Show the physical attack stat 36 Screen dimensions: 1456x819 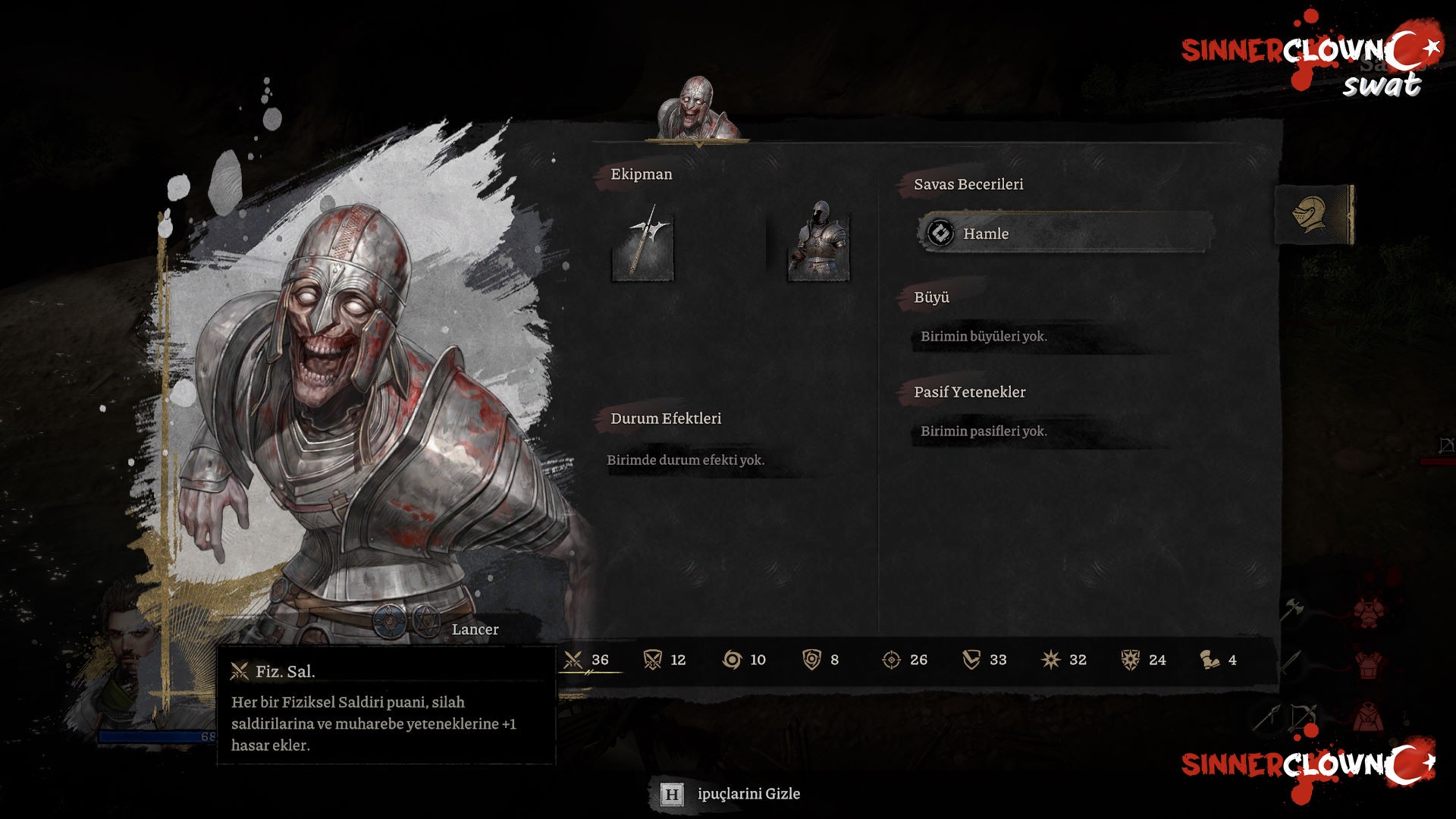(586, 660)
